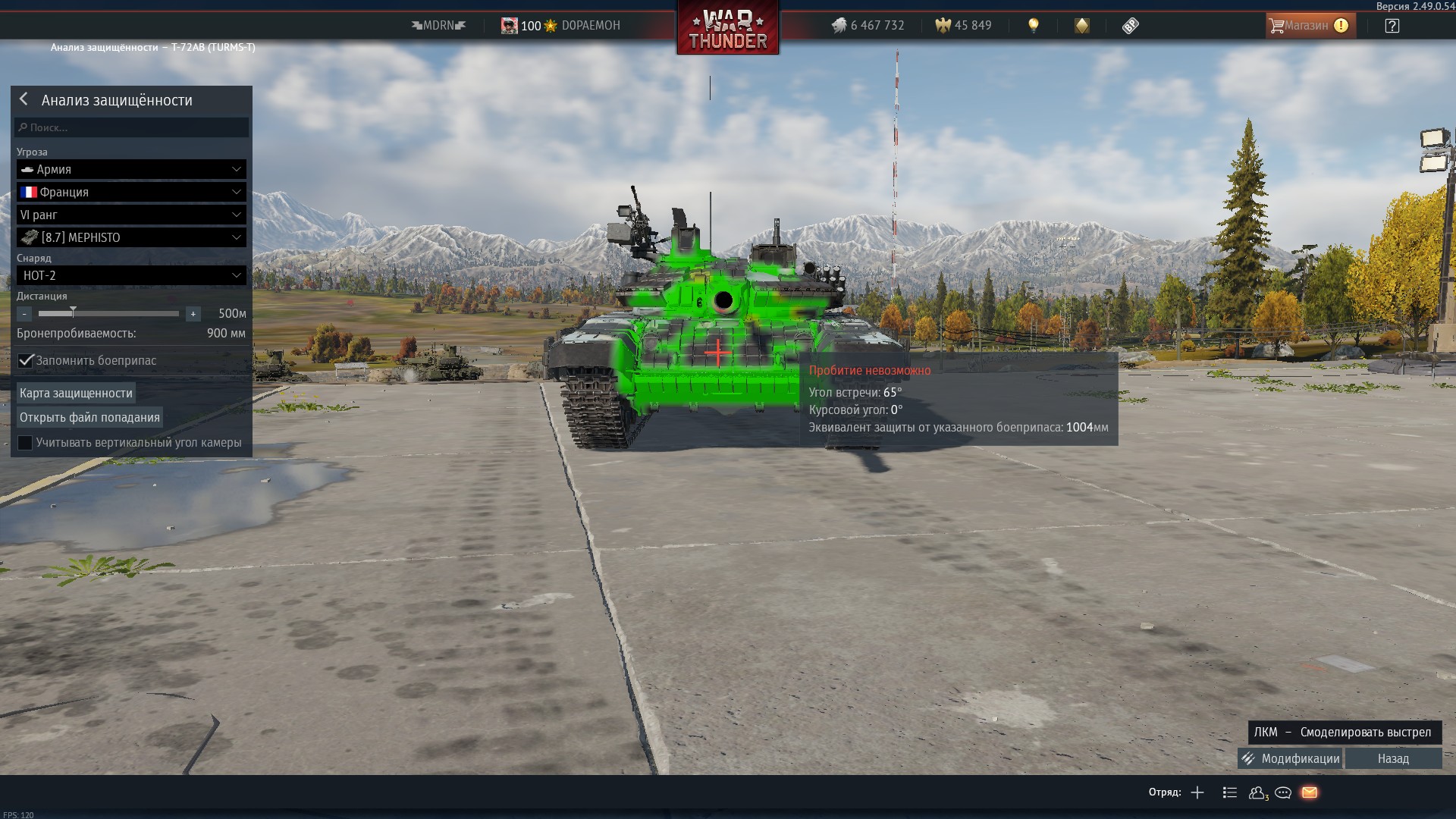Open the Армия threat type dropdown
1456x819 pixels.
[131, 169]
